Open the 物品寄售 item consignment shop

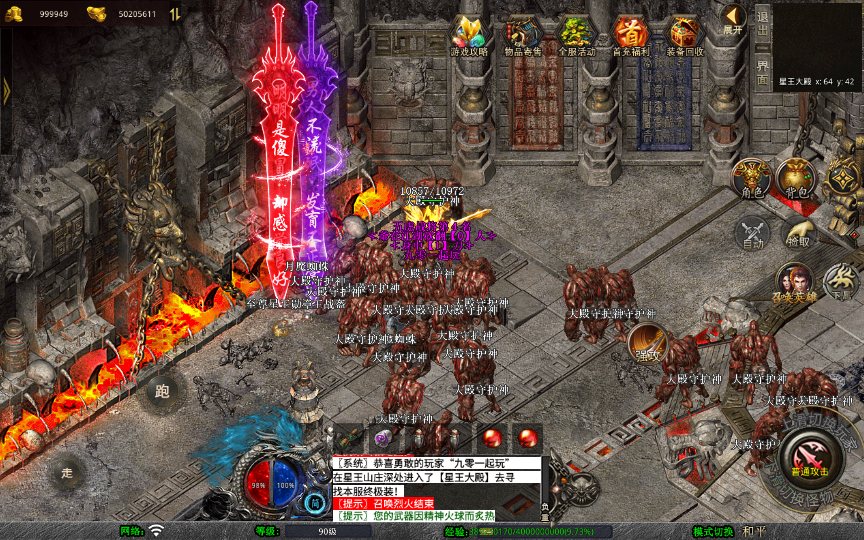[x=523, y=36]
